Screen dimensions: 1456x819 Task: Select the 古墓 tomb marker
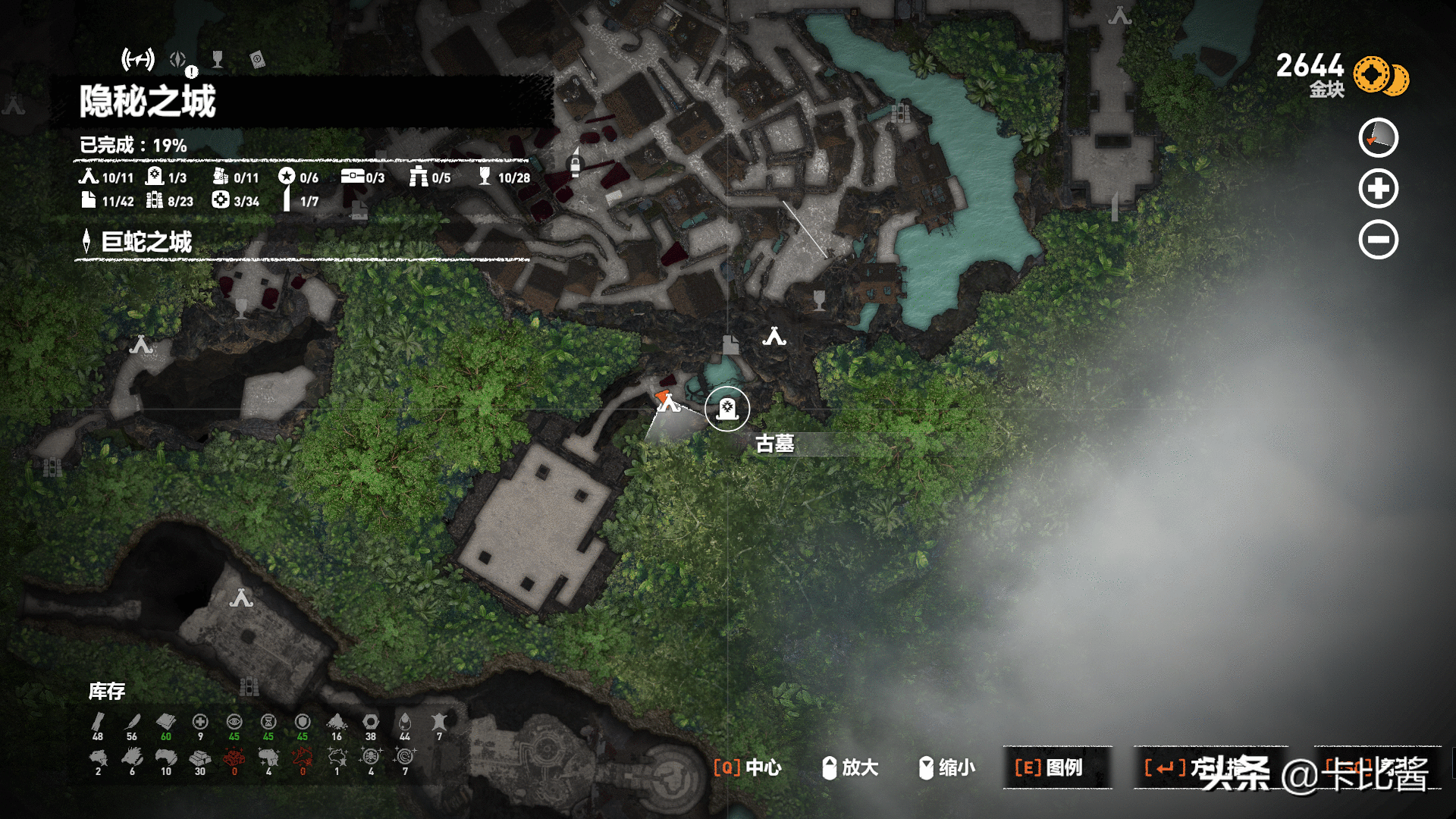tap(727, 409)
